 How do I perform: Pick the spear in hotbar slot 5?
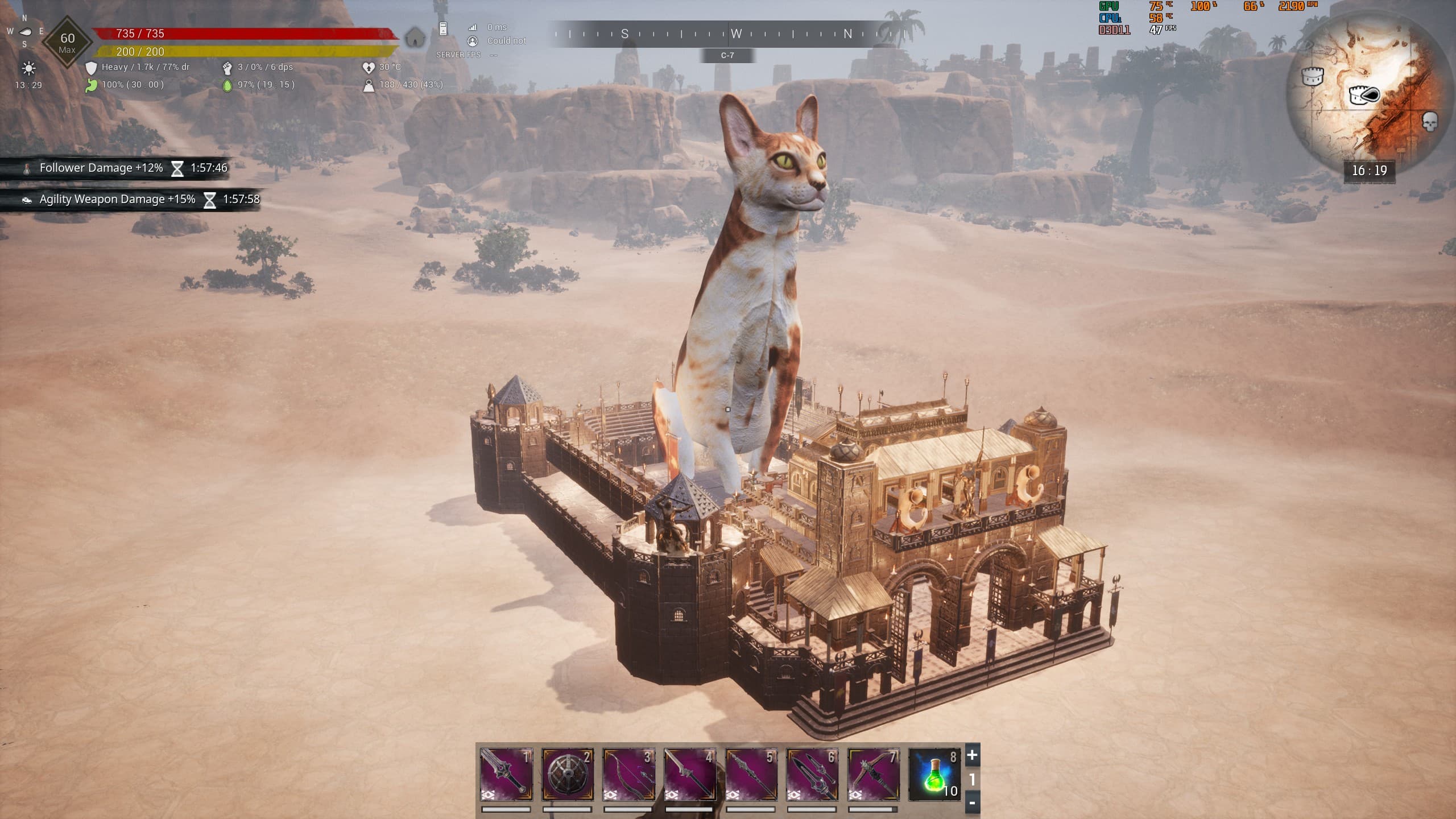751,775
